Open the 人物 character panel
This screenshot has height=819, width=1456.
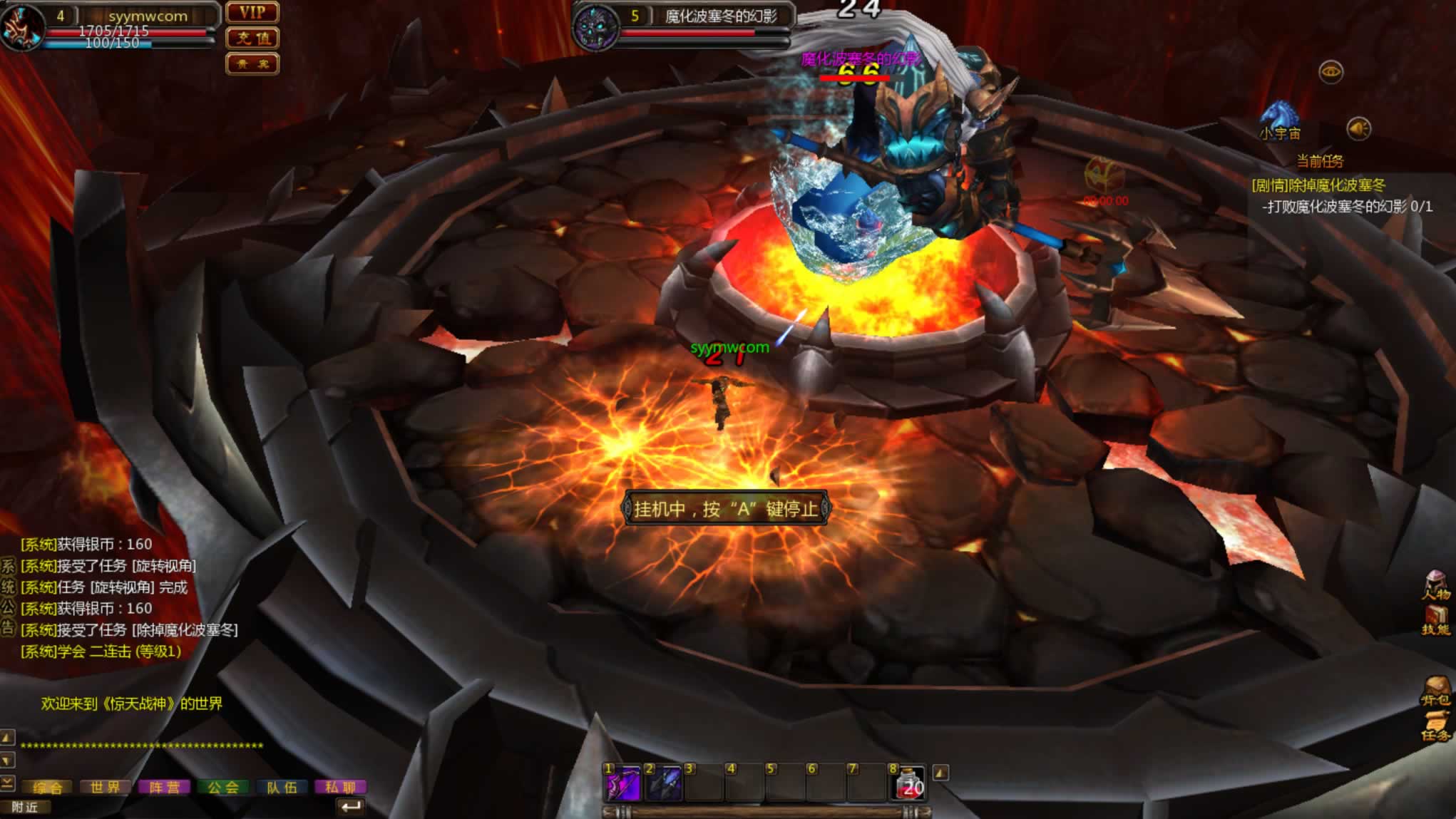tap(1435, 585)
